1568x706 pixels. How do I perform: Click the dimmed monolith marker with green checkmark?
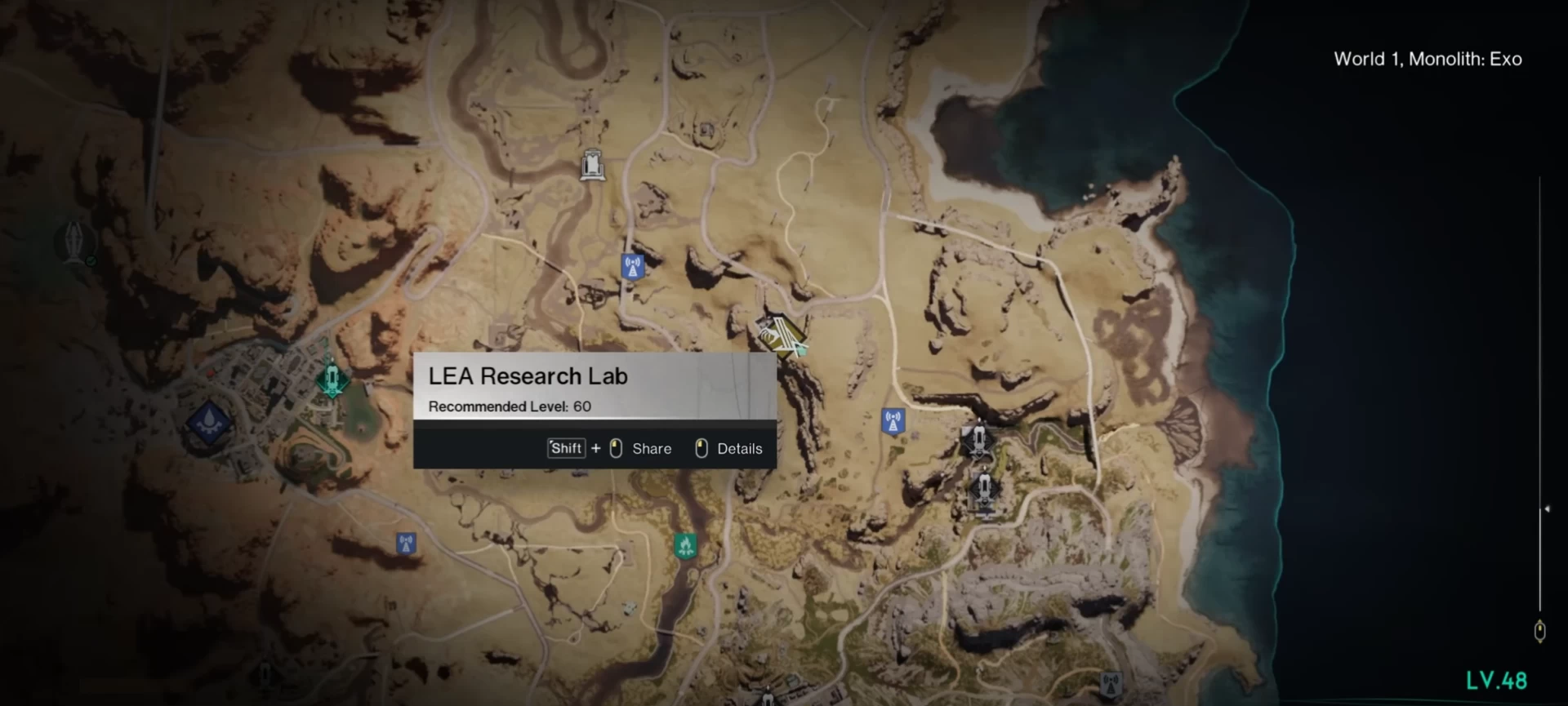pos(76,242)
